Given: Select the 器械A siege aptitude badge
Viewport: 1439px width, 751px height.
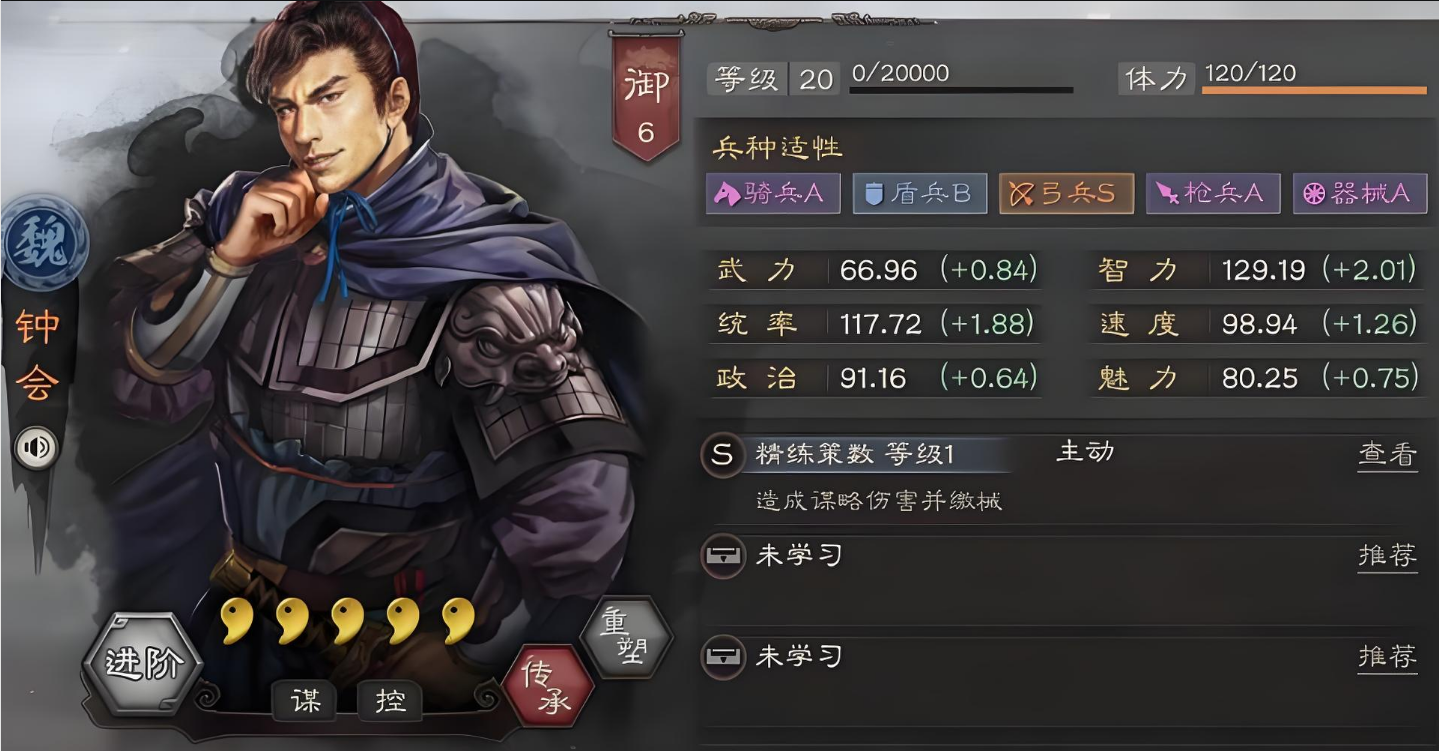Looking at the screenshot, I should tap(1358, 194).
